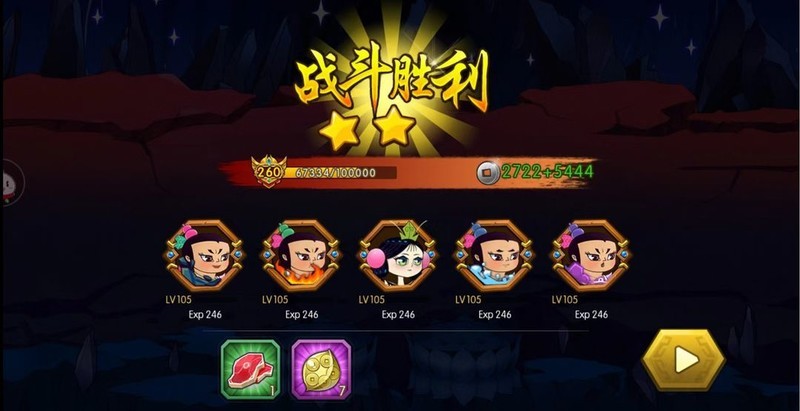Tap the hero portrait with blue water
The width and height of the screenshot is (800, 411).
click(x=494, y=257)
